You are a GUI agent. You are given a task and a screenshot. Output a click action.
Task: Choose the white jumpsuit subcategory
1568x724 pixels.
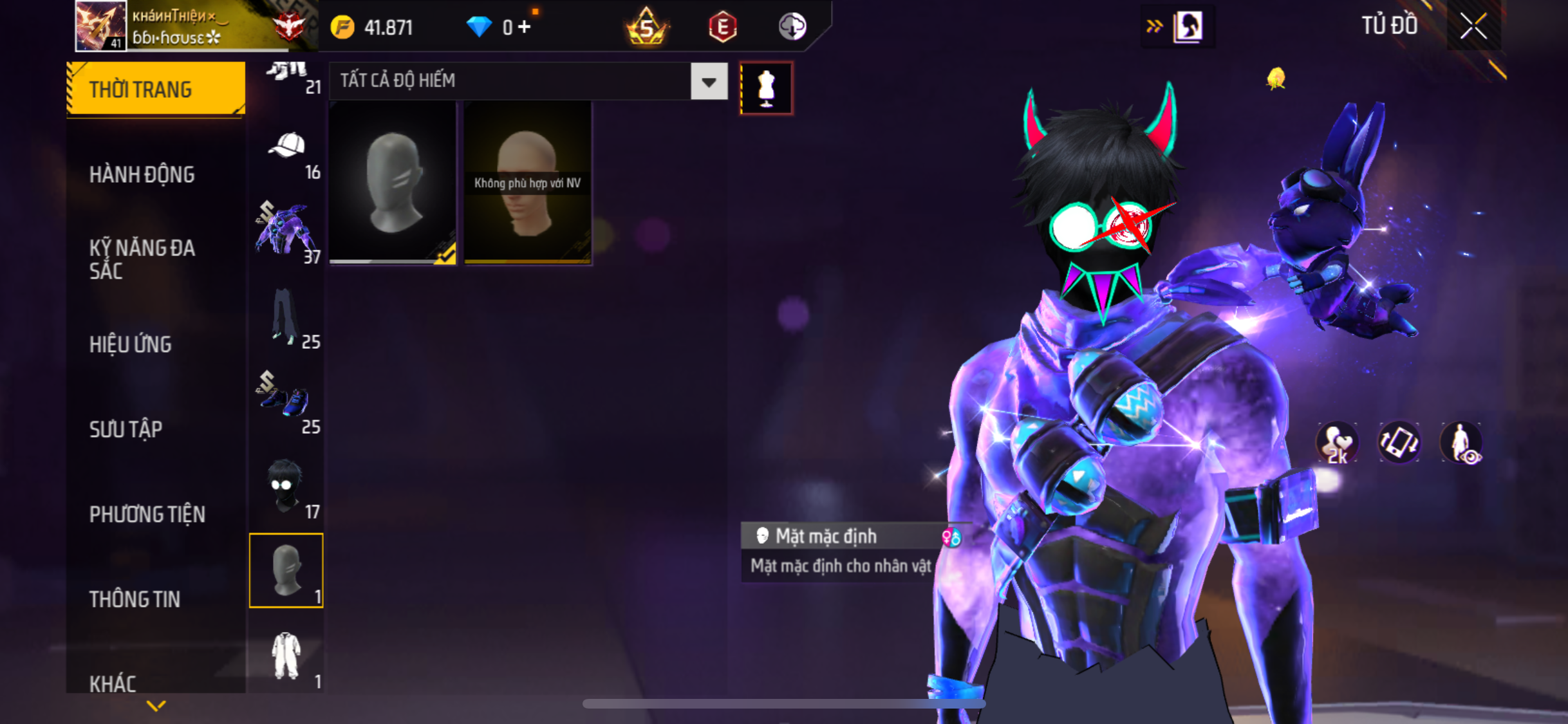(x=286, y=656)
